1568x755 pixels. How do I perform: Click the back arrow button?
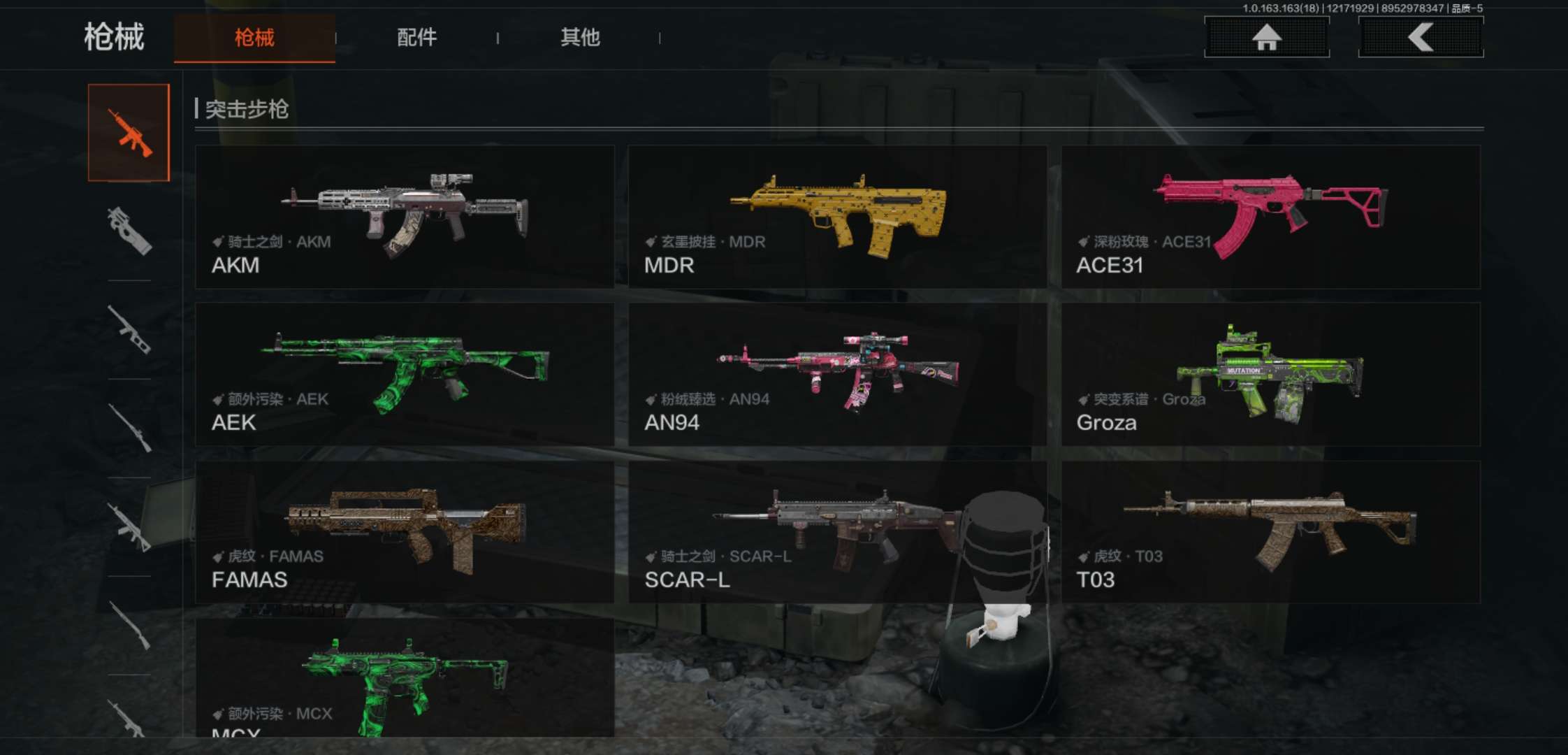pyautogui.click(x=1420, y=37)
